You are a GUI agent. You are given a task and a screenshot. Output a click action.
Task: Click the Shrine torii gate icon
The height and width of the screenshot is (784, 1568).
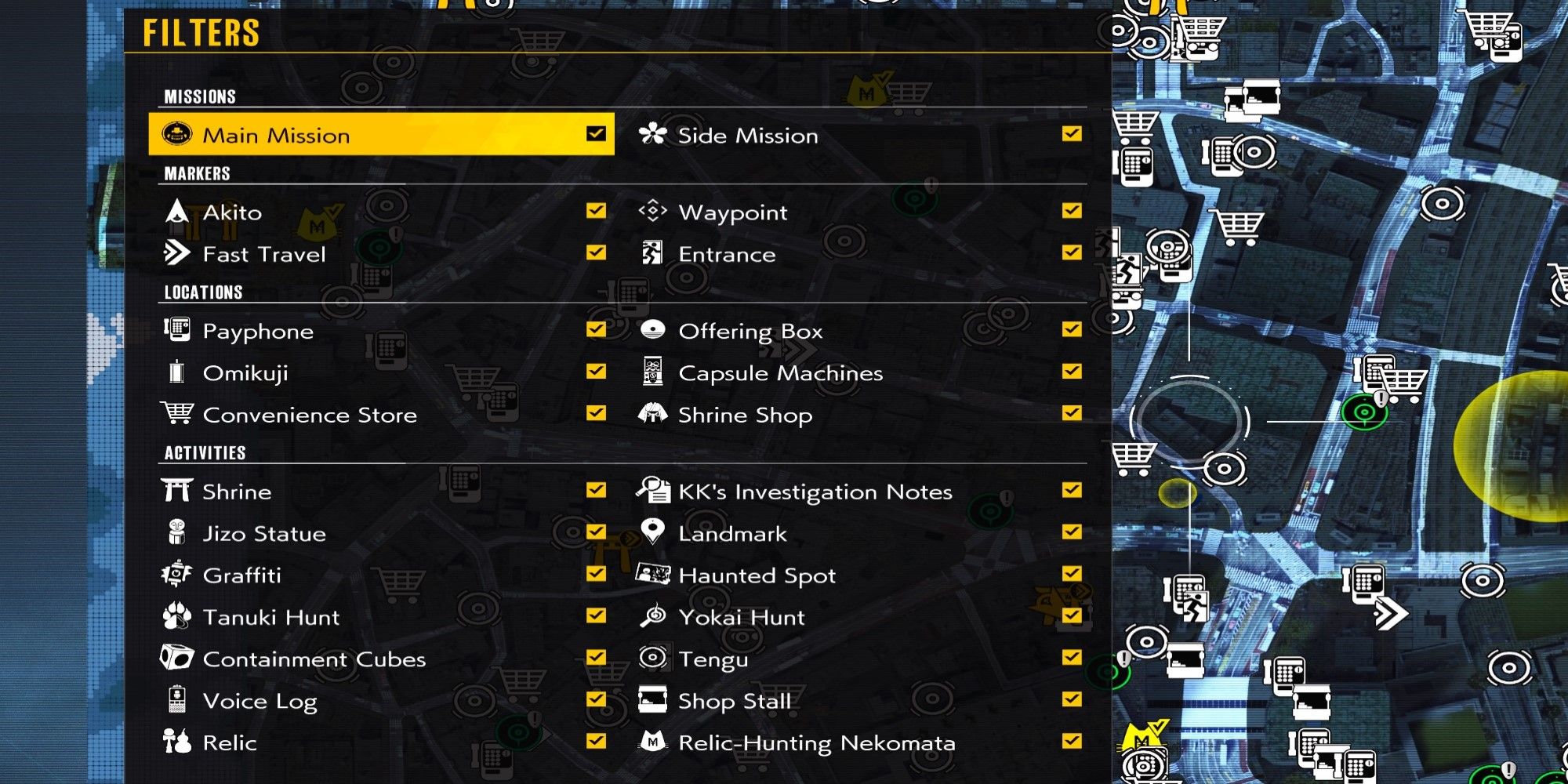(x=176, y=492)
